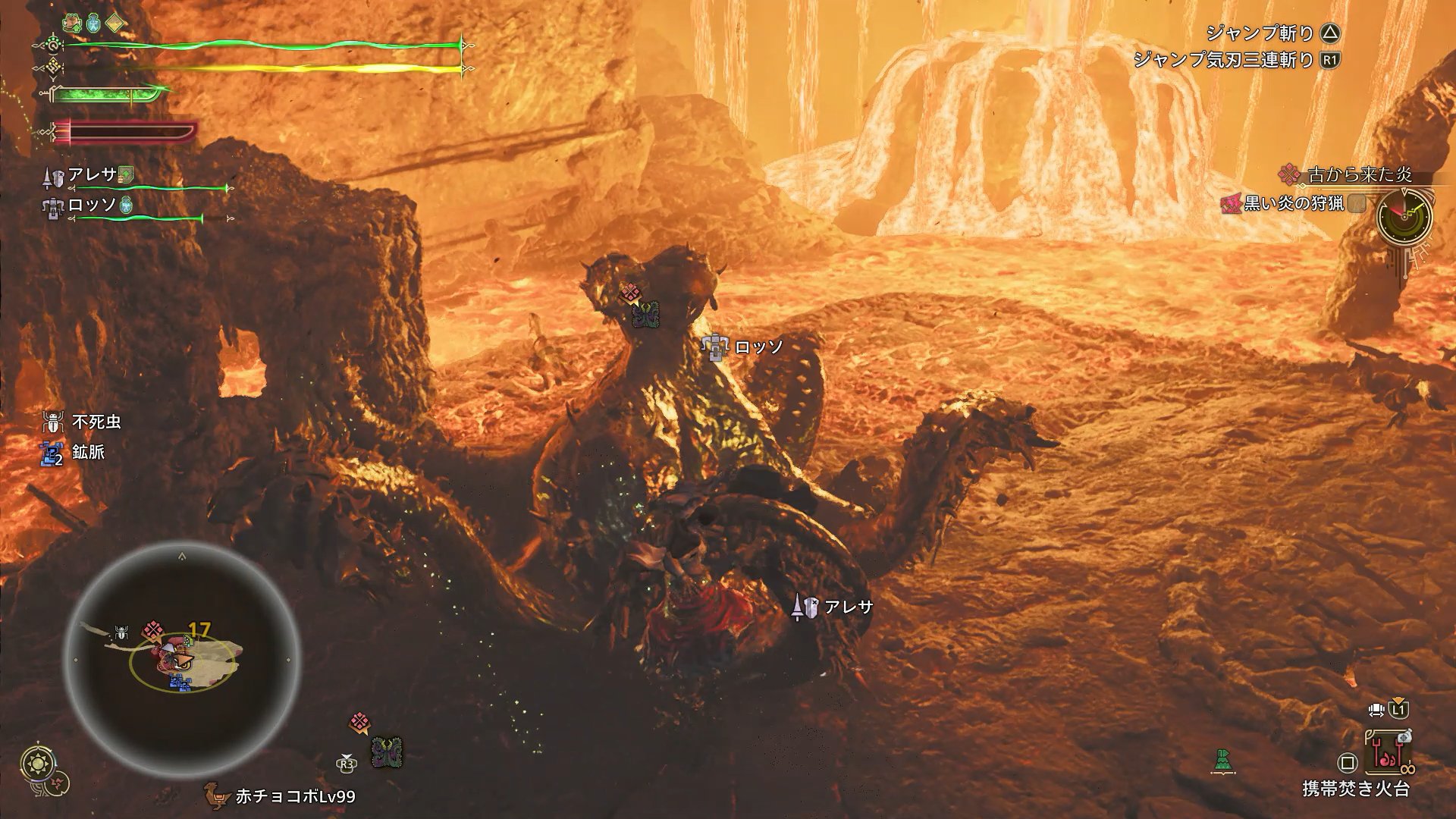
Task: Select party member ロッソ in the party list
Action: tap(92, 206)
